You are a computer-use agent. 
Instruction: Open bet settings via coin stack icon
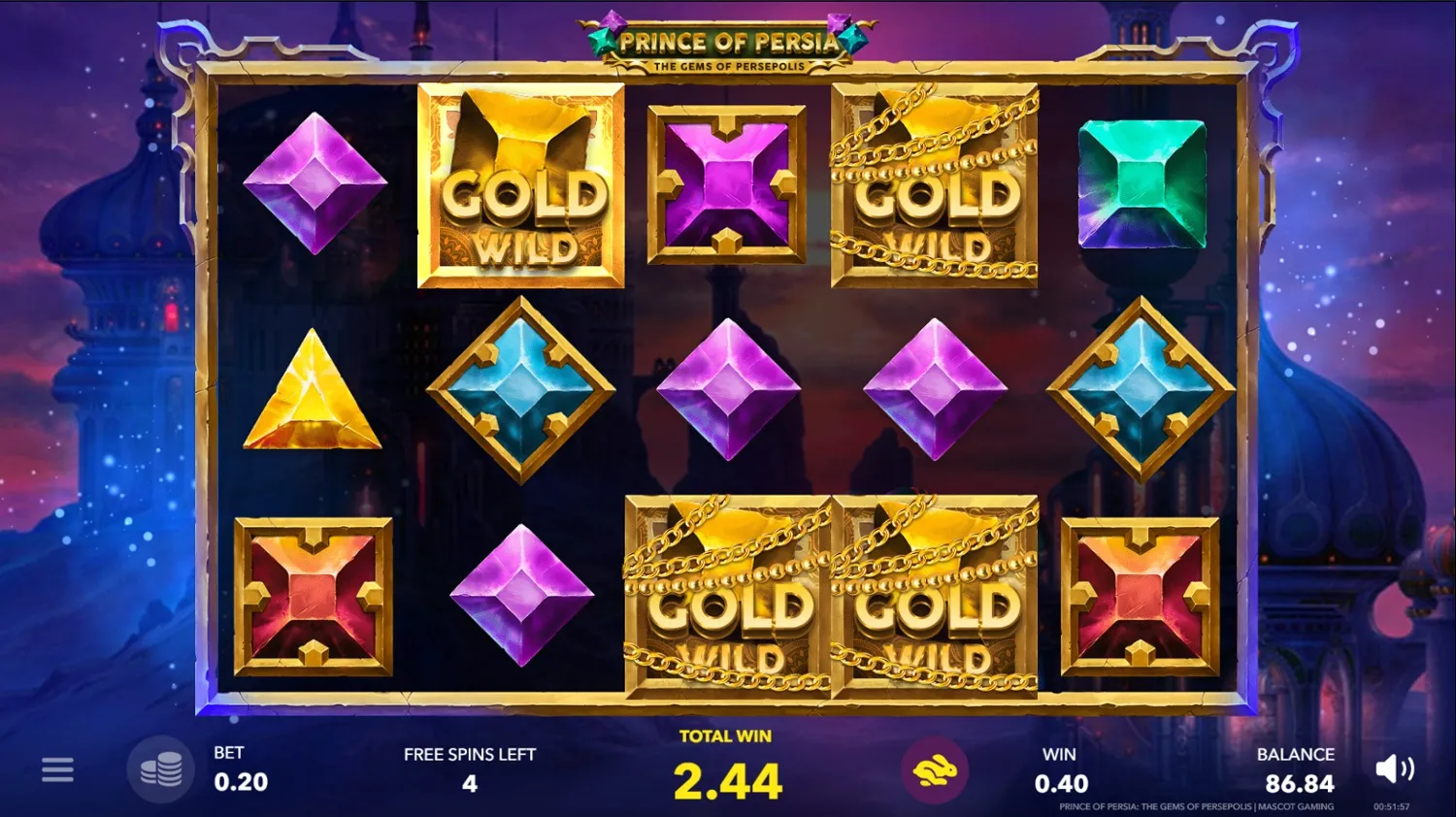pos(162,768)
